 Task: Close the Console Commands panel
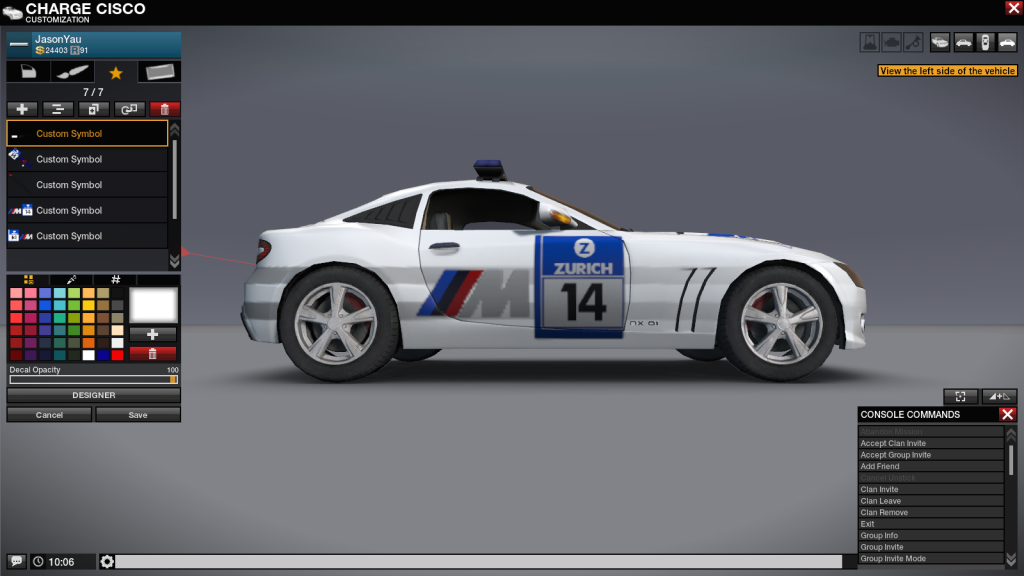point(1007,414)
